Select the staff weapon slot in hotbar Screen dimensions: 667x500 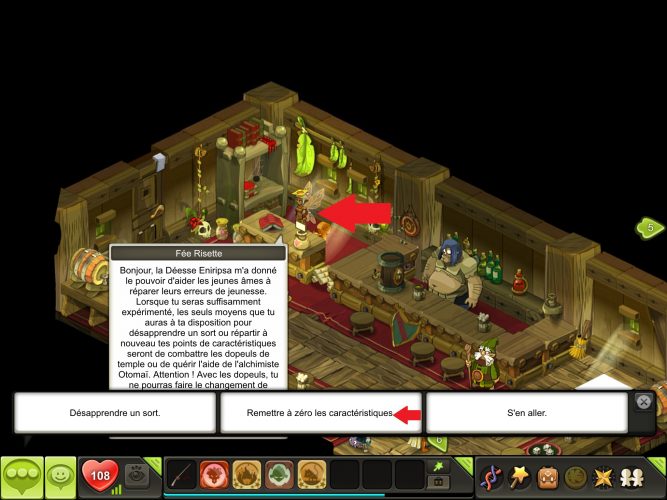(x=182, y=474)
